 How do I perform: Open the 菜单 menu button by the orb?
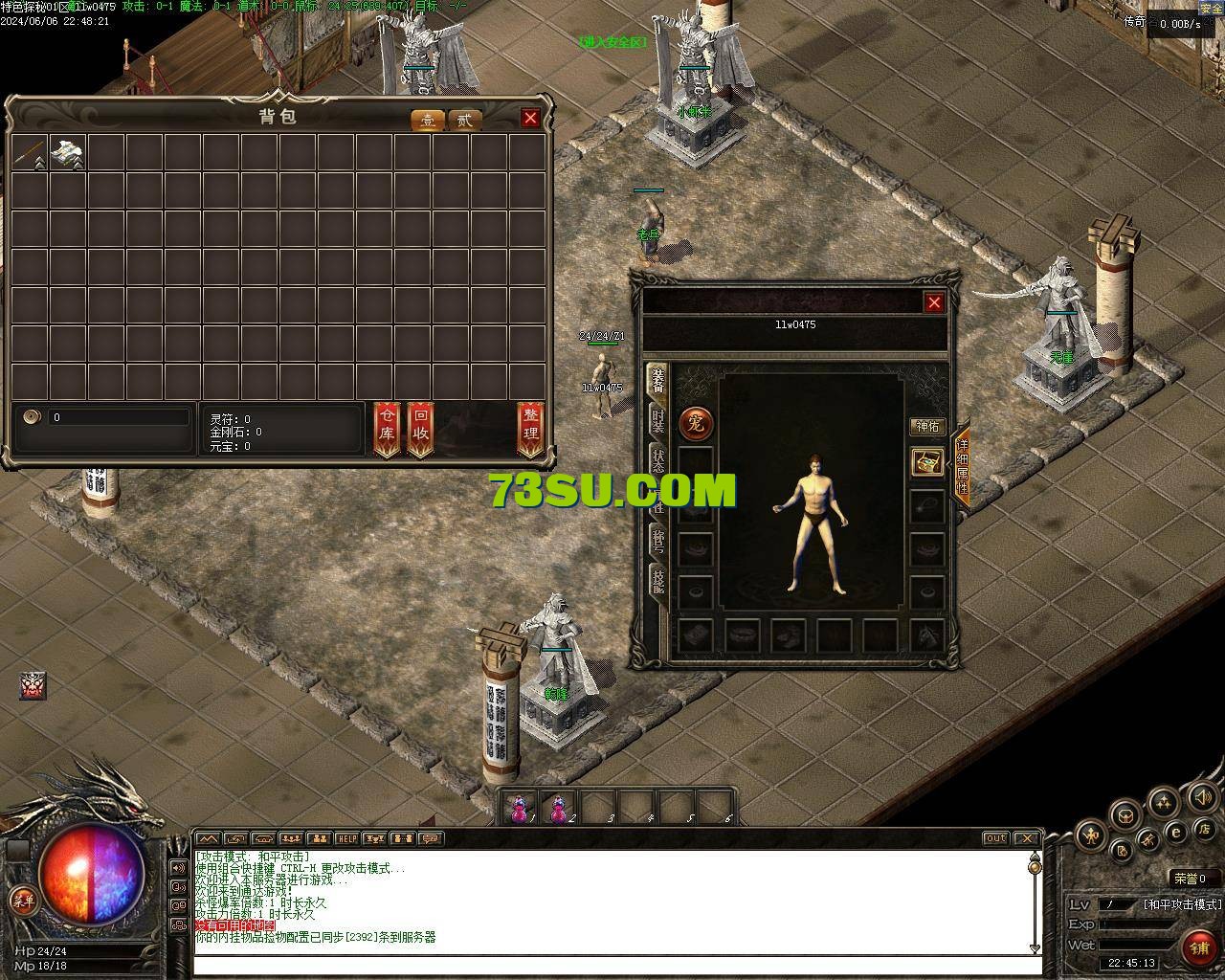[22, 901]
